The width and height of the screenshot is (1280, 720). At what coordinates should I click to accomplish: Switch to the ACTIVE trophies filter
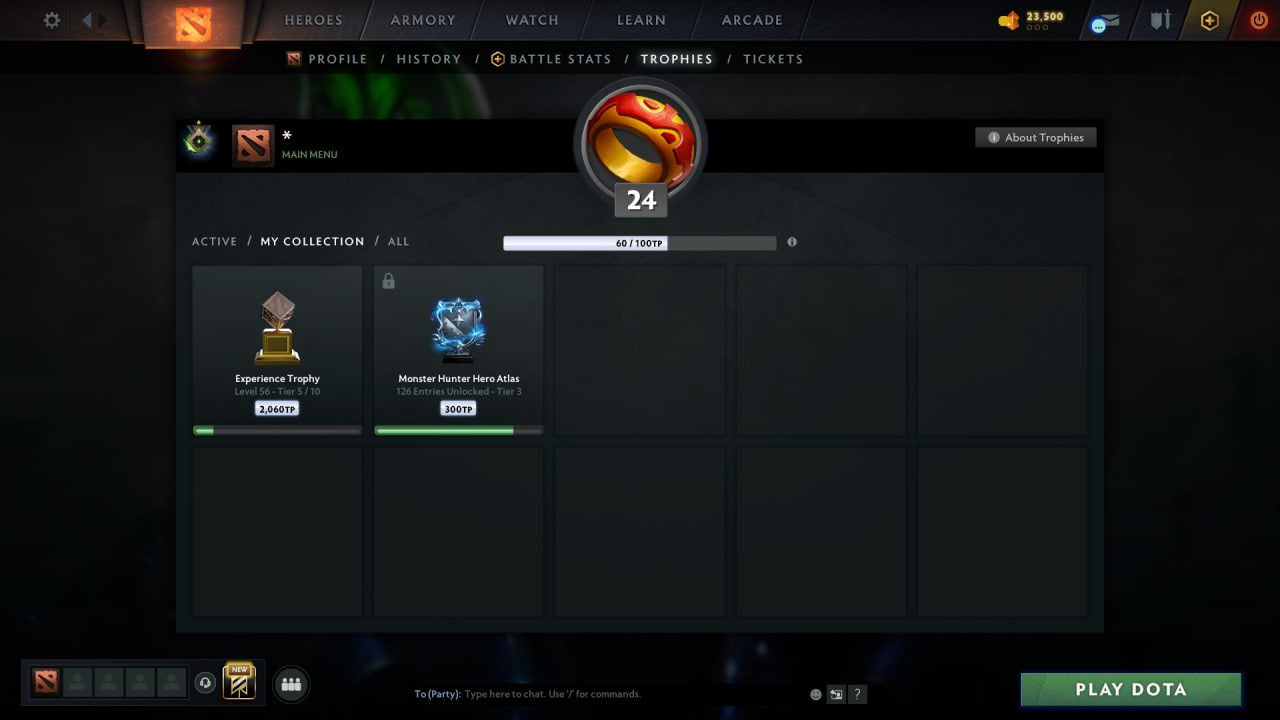[x=215, y=241]
